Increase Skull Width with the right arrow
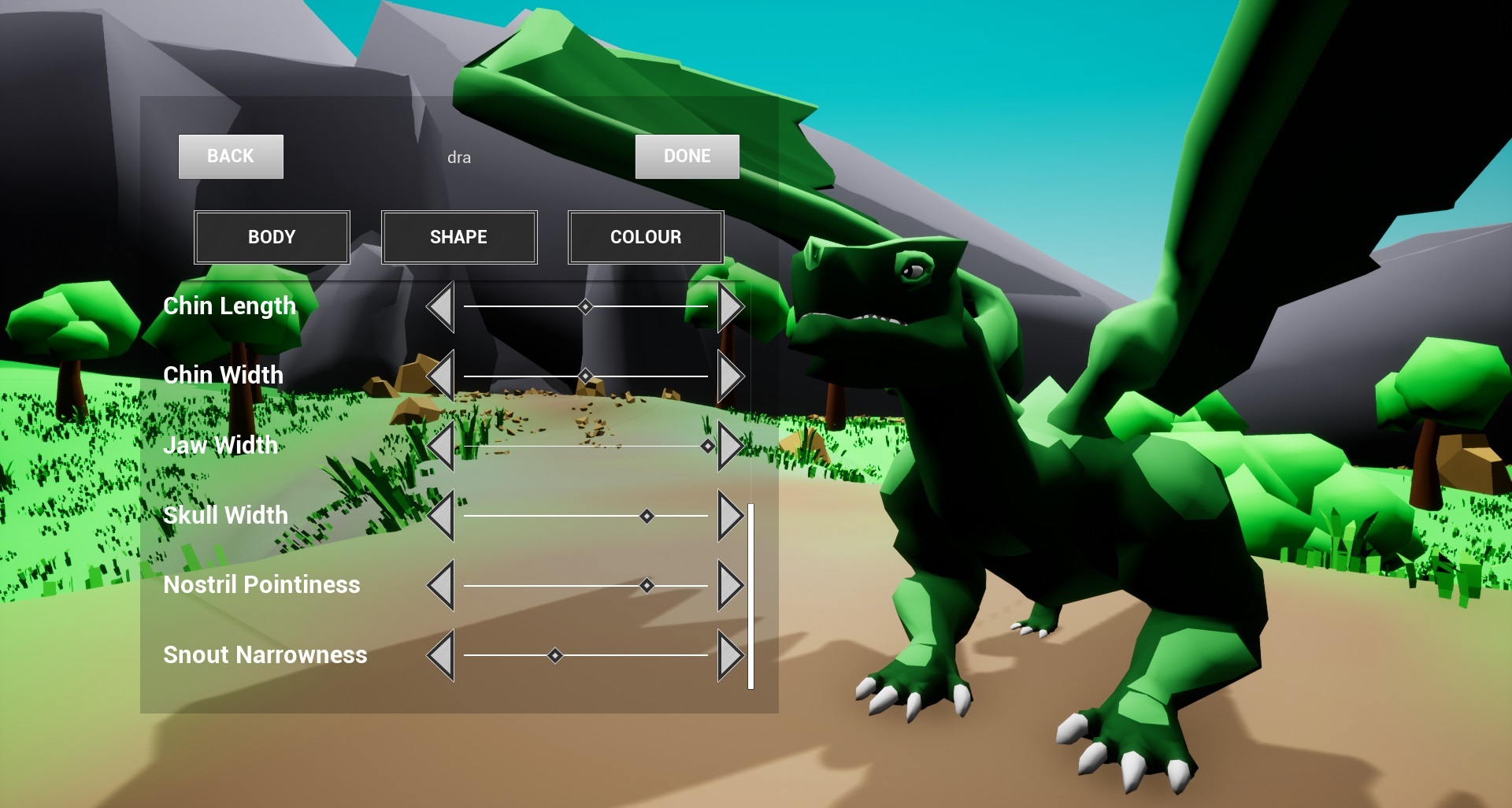This screenshot has height=808, width=1512. [x=731, y=517]
